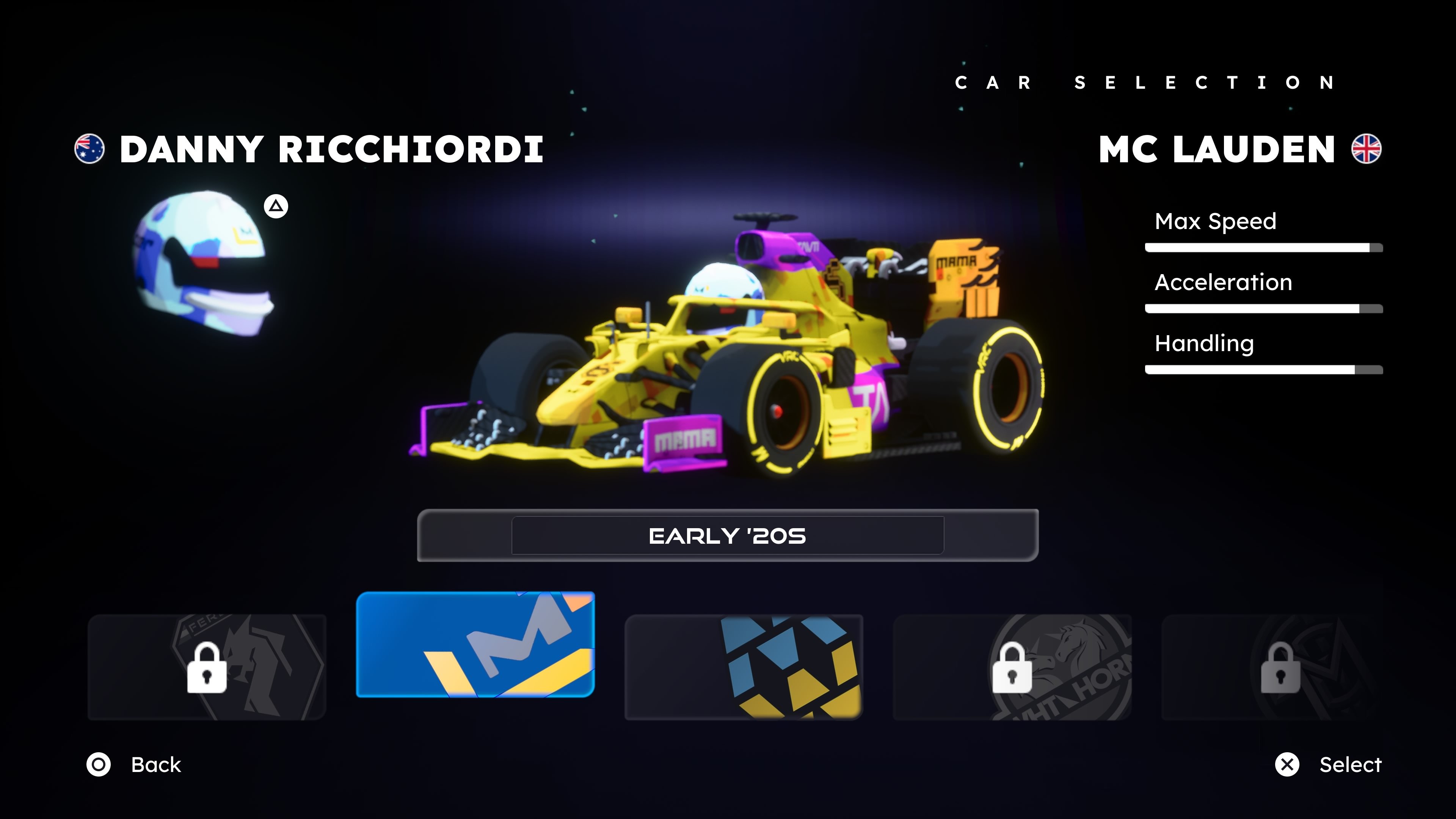Click the X Select button icon
Viewport: 1456px width, 819px height.
[x=1288, y=765]
